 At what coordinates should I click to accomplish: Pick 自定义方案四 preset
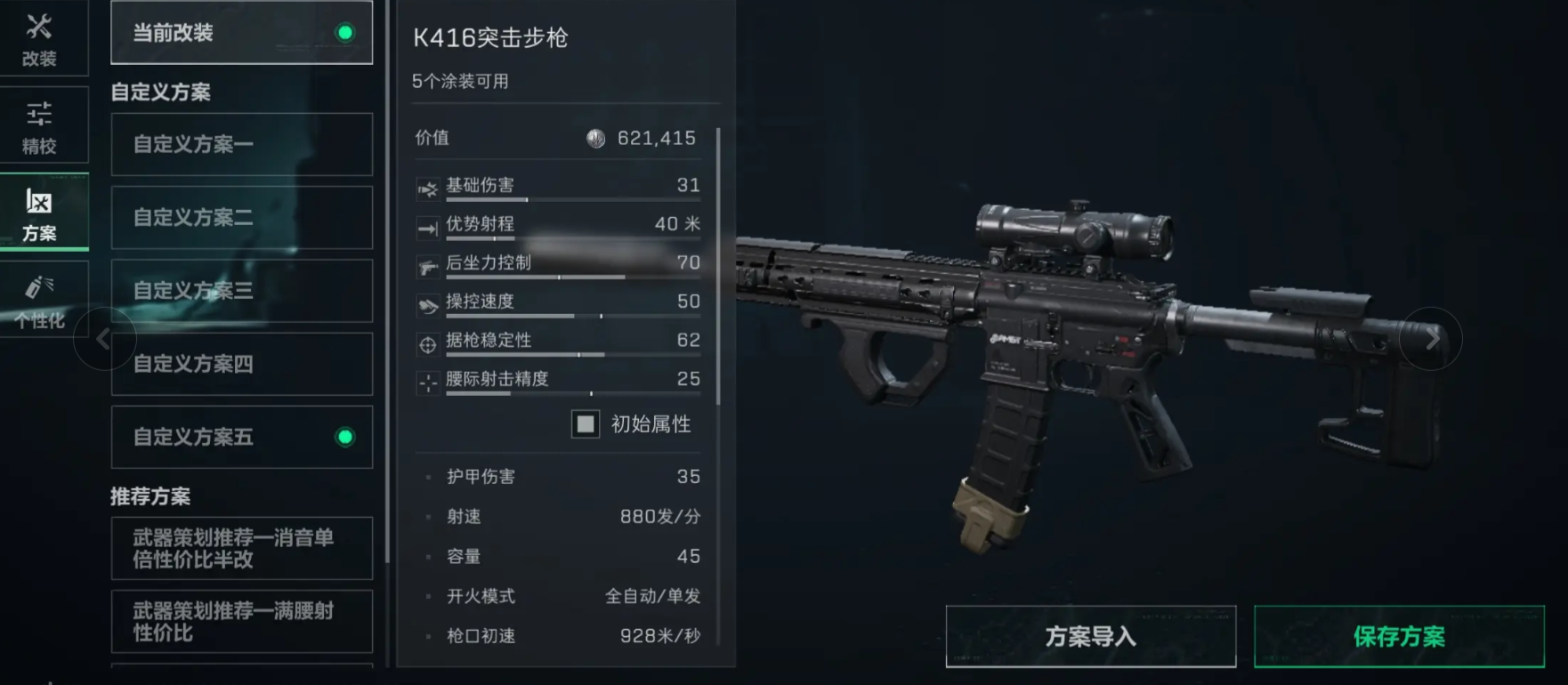pos(241,364)
